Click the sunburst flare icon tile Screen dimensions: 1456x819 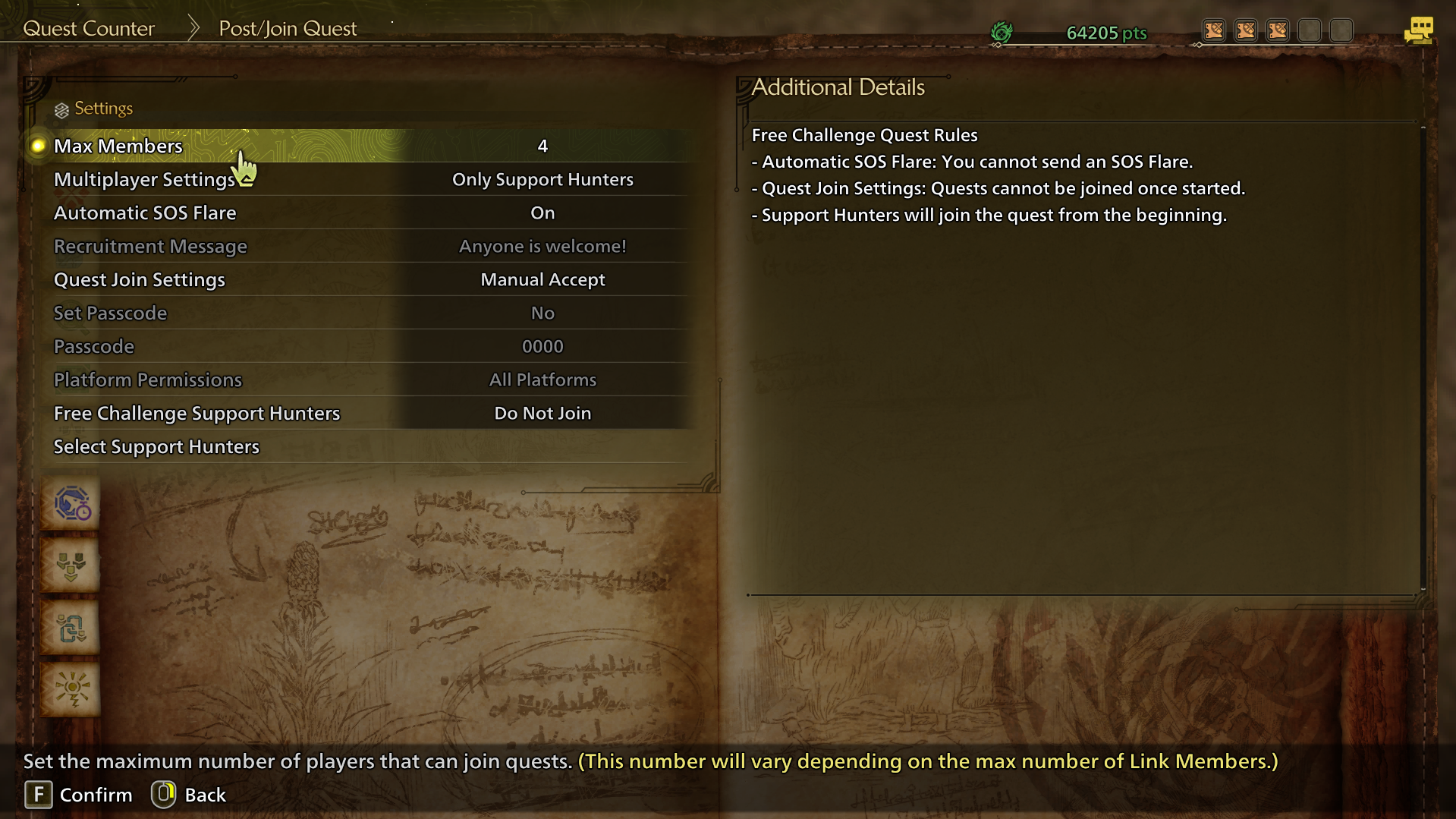71,689
